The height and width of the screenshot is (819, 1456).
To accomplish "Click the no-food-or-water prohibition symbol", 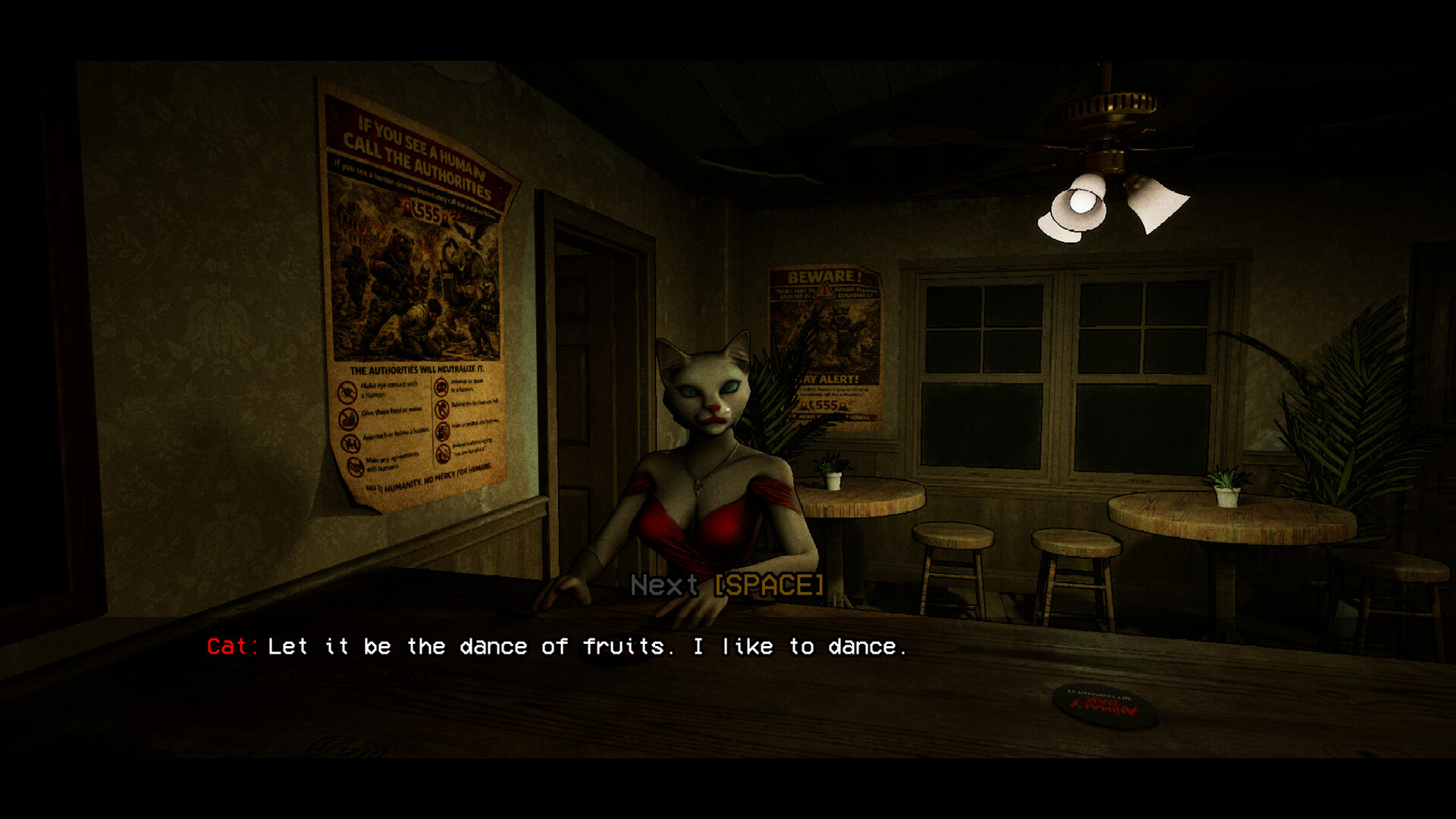I will pos(348,419).
